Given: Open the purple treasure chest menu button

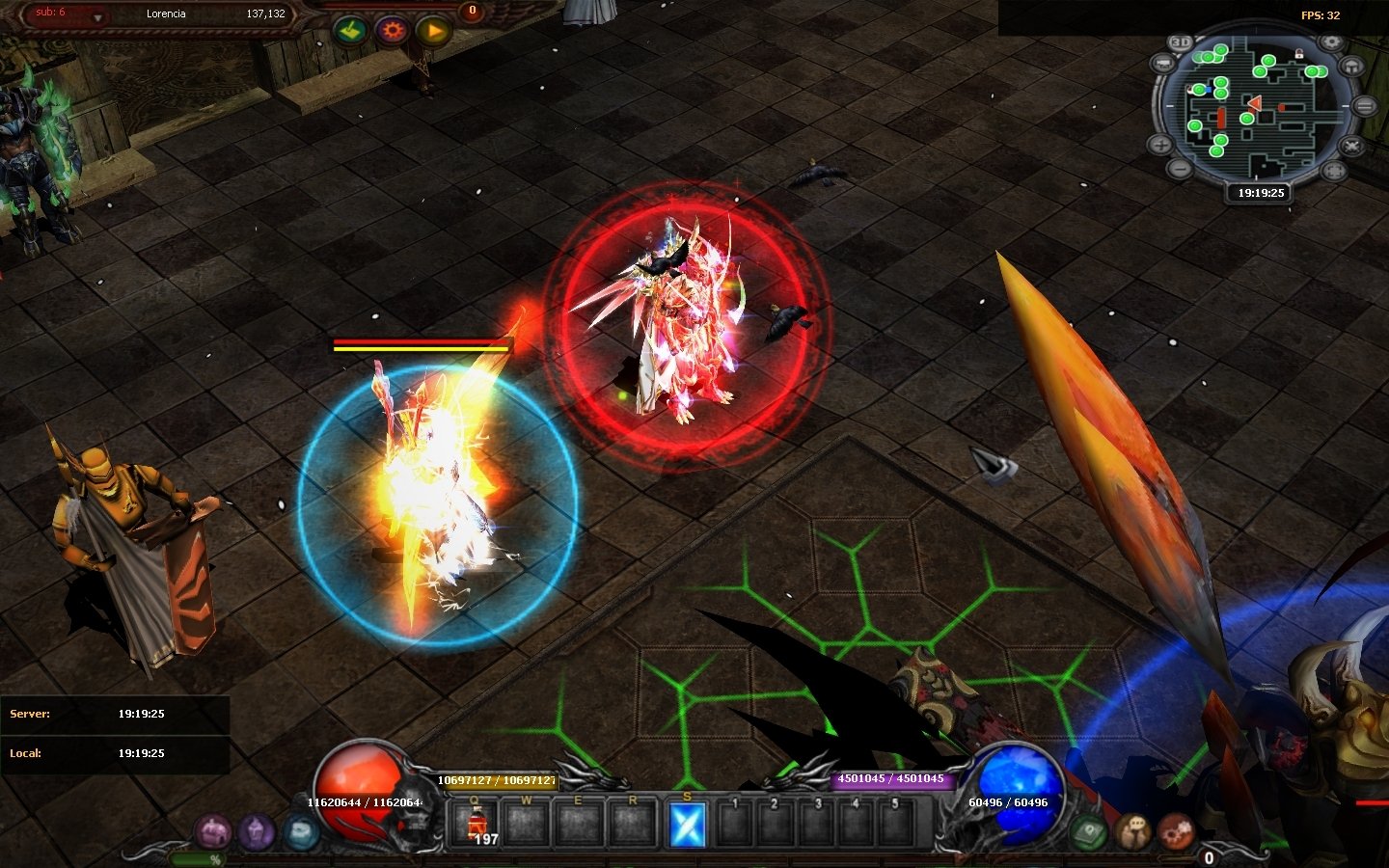Looking at the screenshot, I should [x=213, y=830].
